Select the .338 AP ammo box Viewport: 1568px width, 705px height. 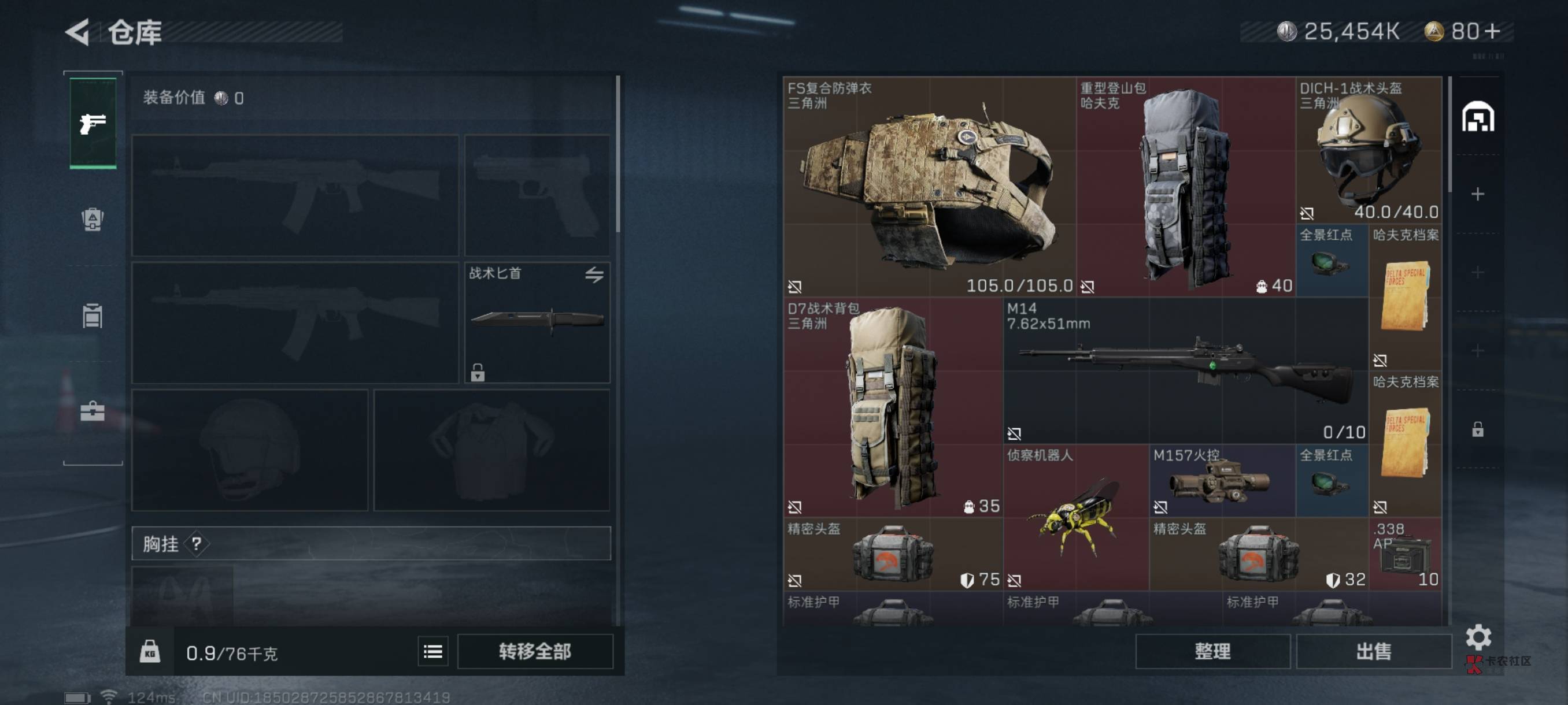pos(1405,554)
